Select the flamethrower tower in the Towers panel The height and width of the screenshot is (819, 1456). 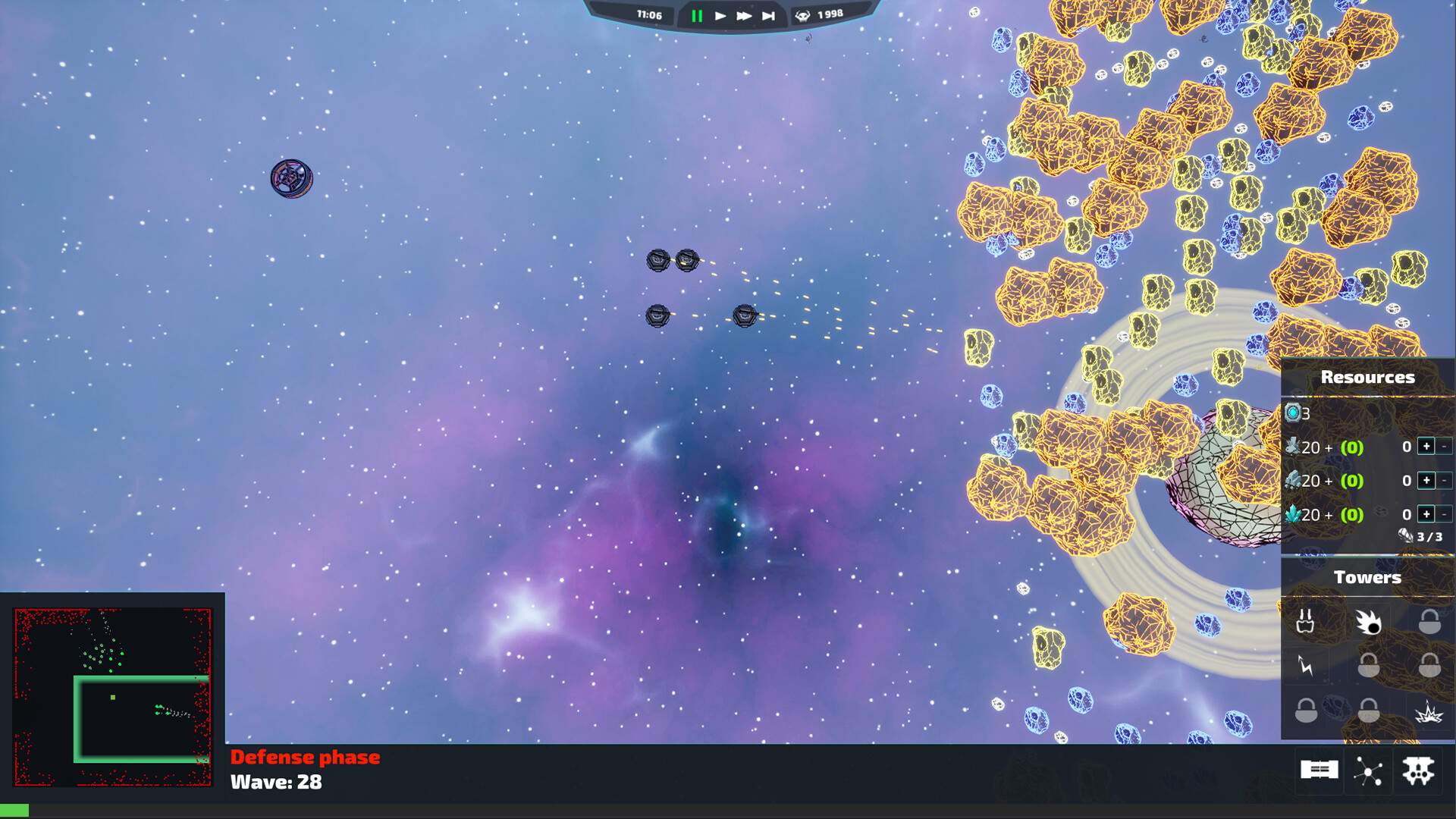[1369, 622]
